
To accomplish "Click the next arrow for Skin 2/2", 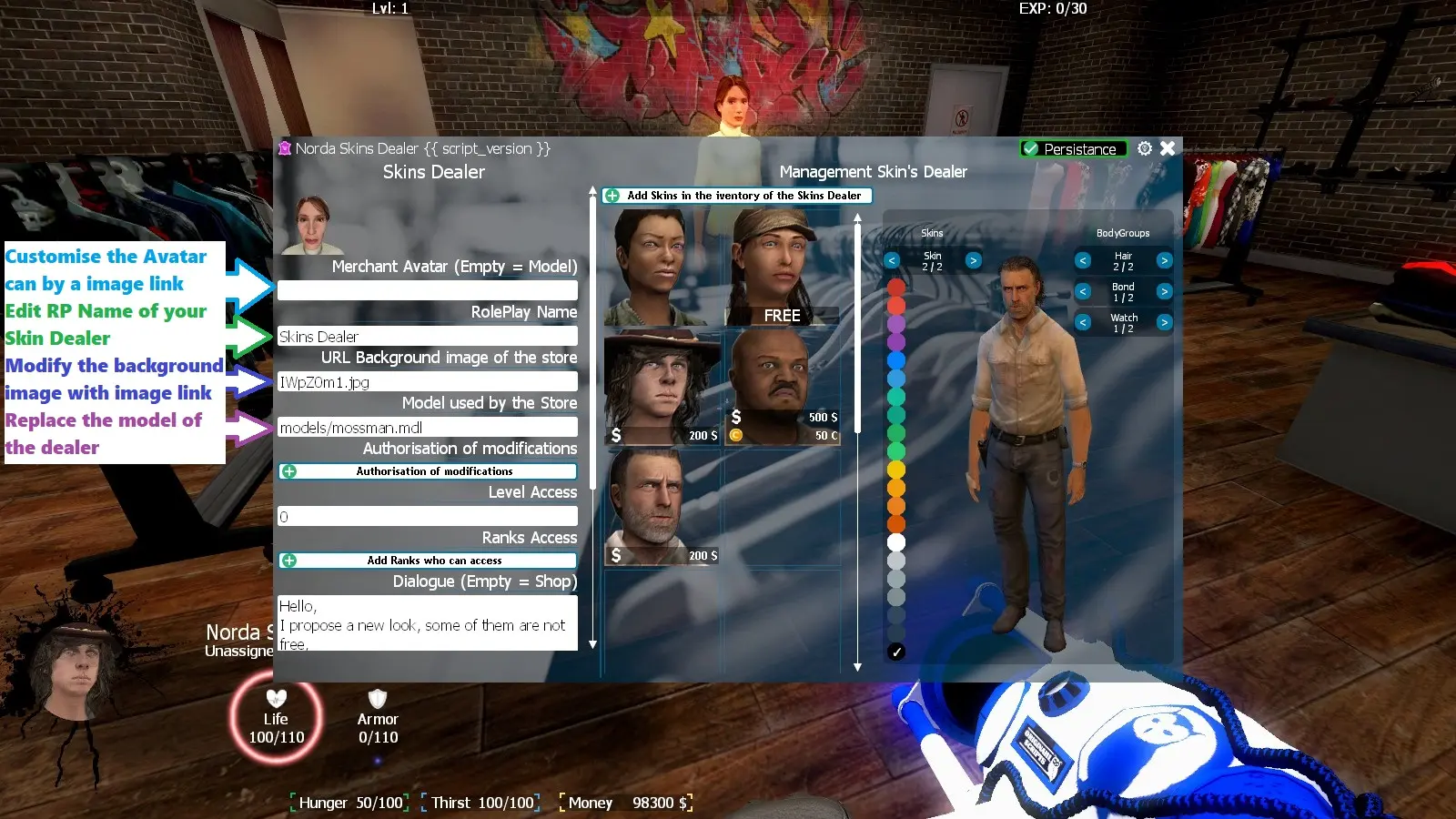I will click(974, 260).
